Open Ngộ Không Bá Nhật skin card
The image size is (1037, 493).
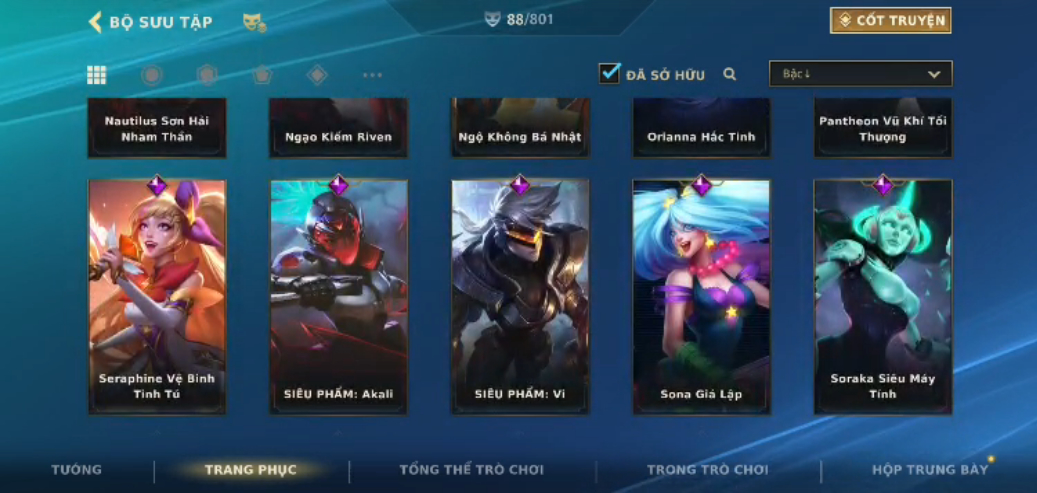(x=519, y=128)
